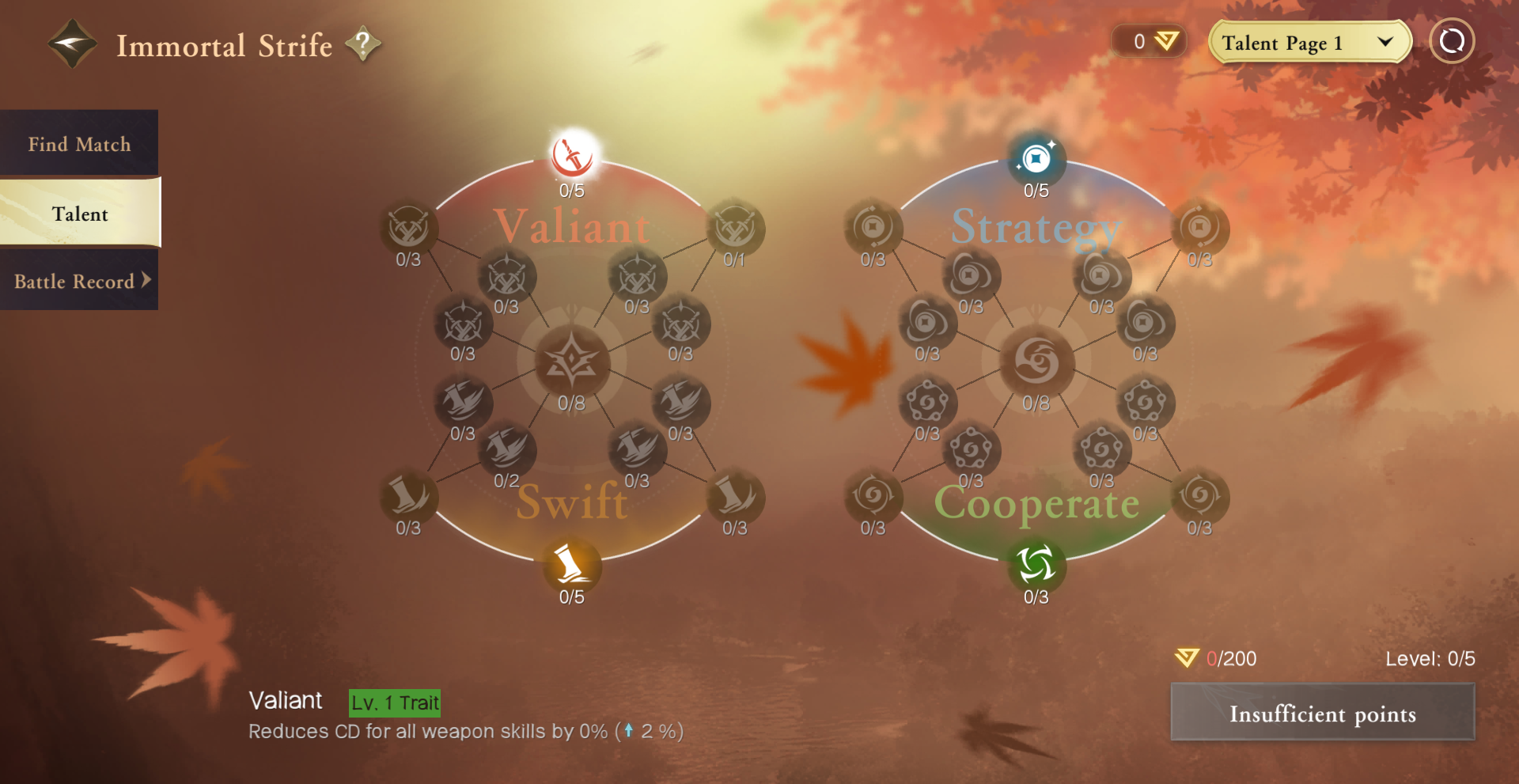This screenshot has width=1519, height=784.
Task: Select the Strategy-Cooperate center swirl node
Action: coord(1036,362)
